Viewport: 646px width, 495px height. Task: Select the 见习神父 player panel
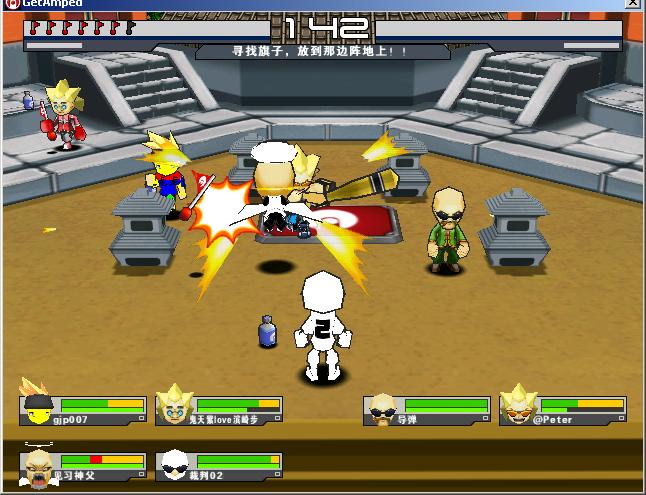tap(83, 466)
